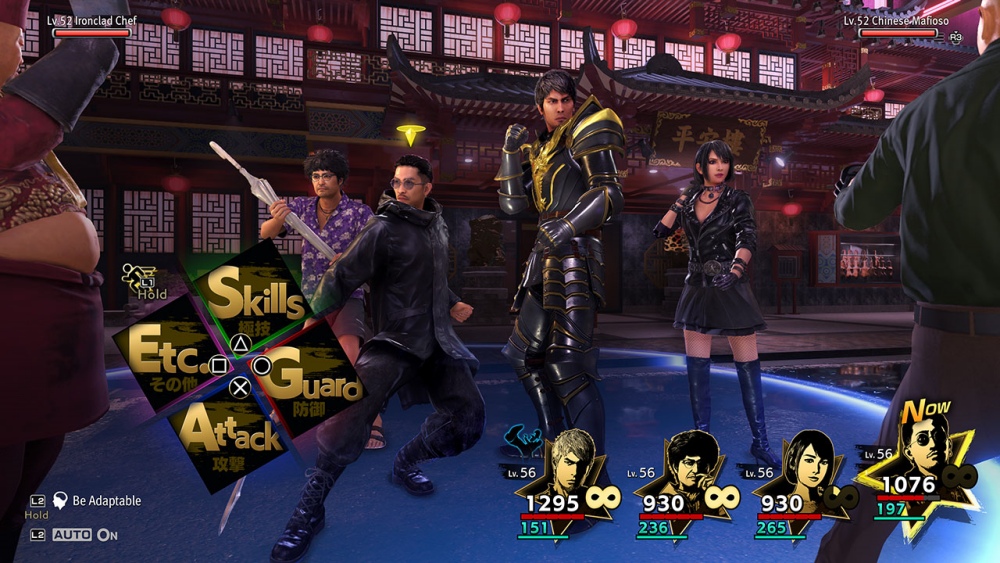This screenshot has height=563, width=1000.
Task: Select the Guard command
Action: 314,381
